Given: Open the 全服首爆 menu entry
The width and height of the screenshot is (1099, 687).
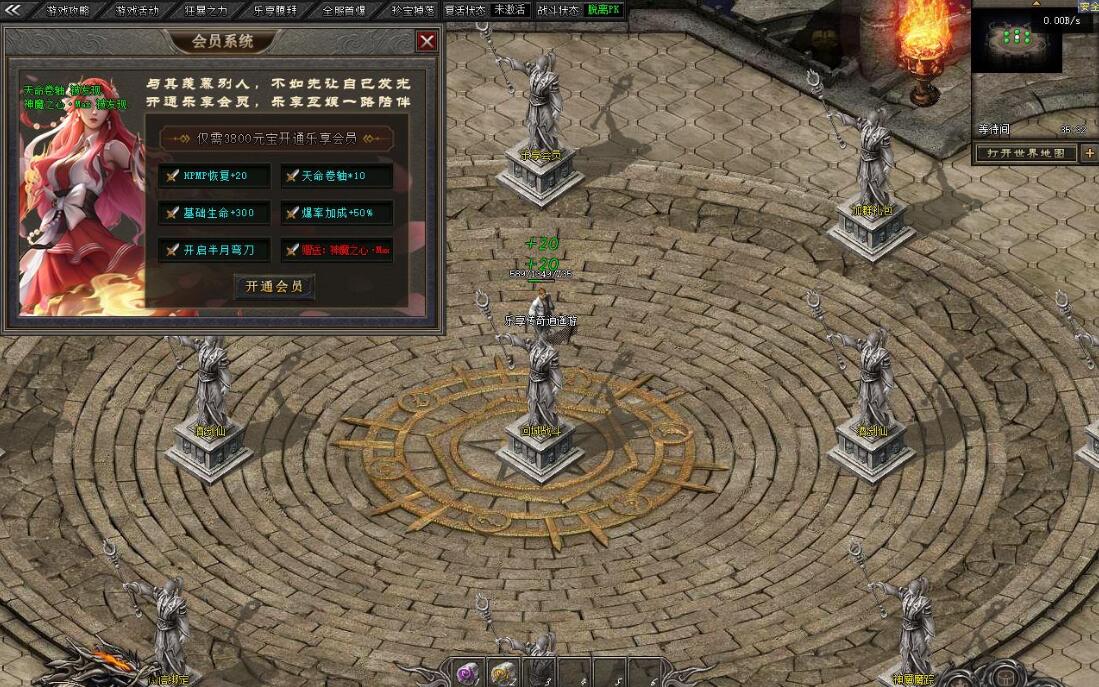Looking at the screenshot, I should [345, 10].
